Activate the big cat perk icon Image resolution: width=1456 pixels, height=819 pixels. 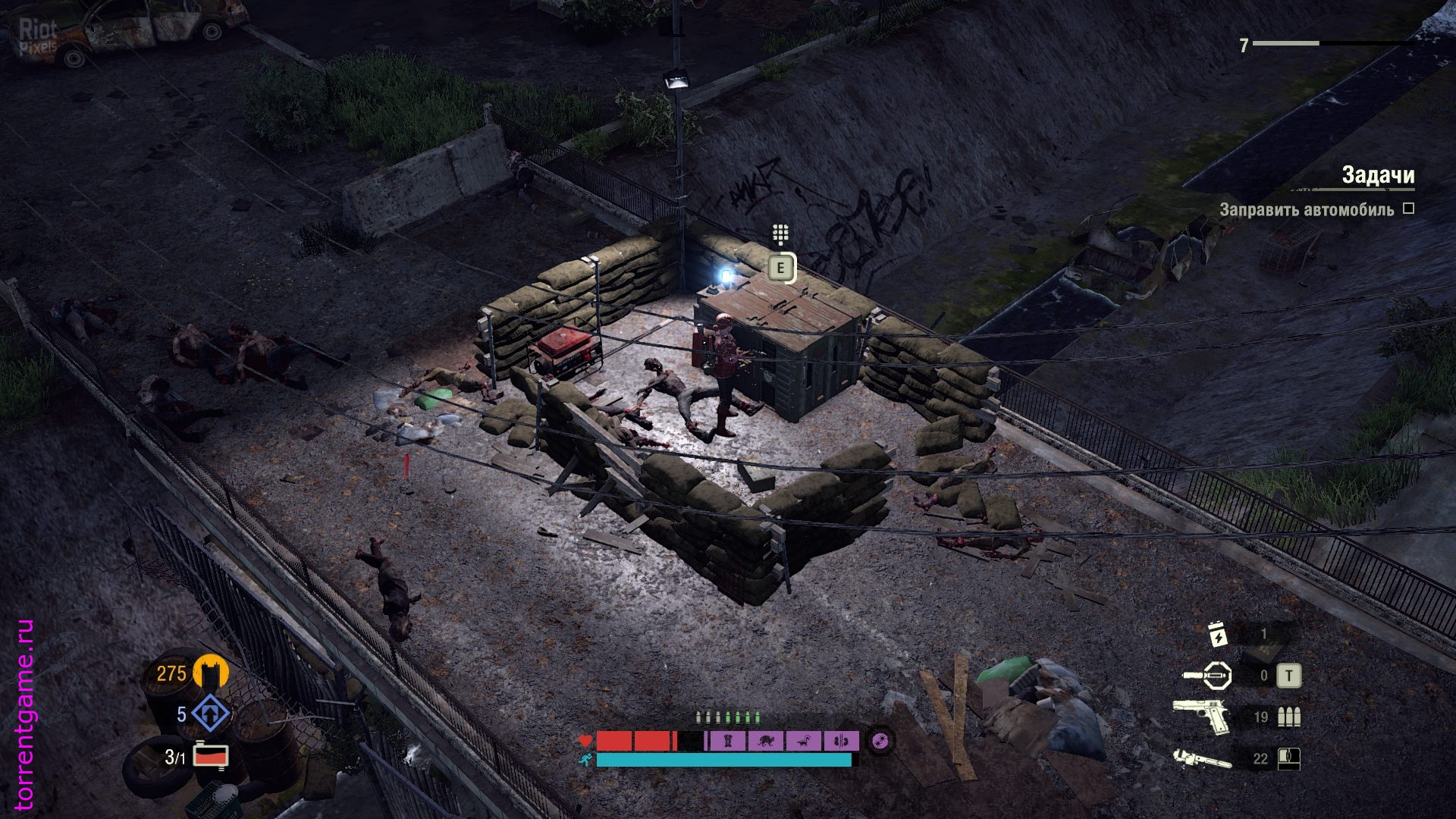pos(766,741)
